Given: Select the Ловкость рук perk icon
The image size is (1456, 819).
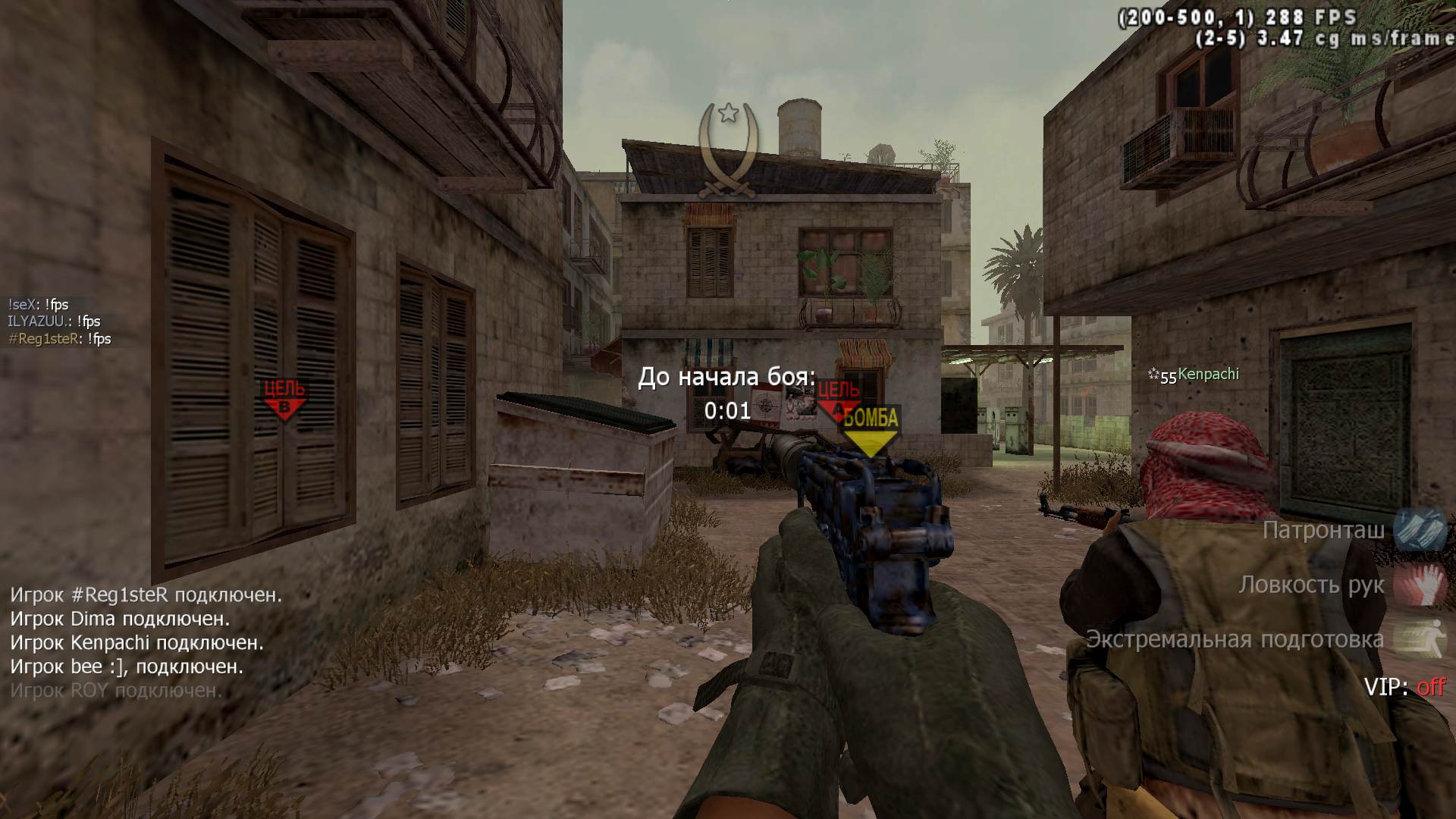Looking at the screenshot, I should pyautogui.click(x=1420, y=584).
